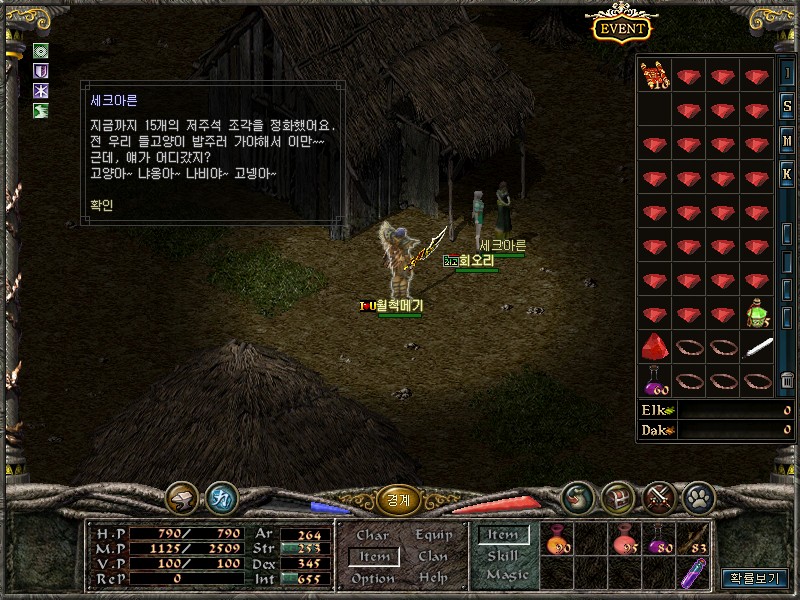800x600 pixels.
Task: Click the 확률보기 button
Action: tap(753, 578)
